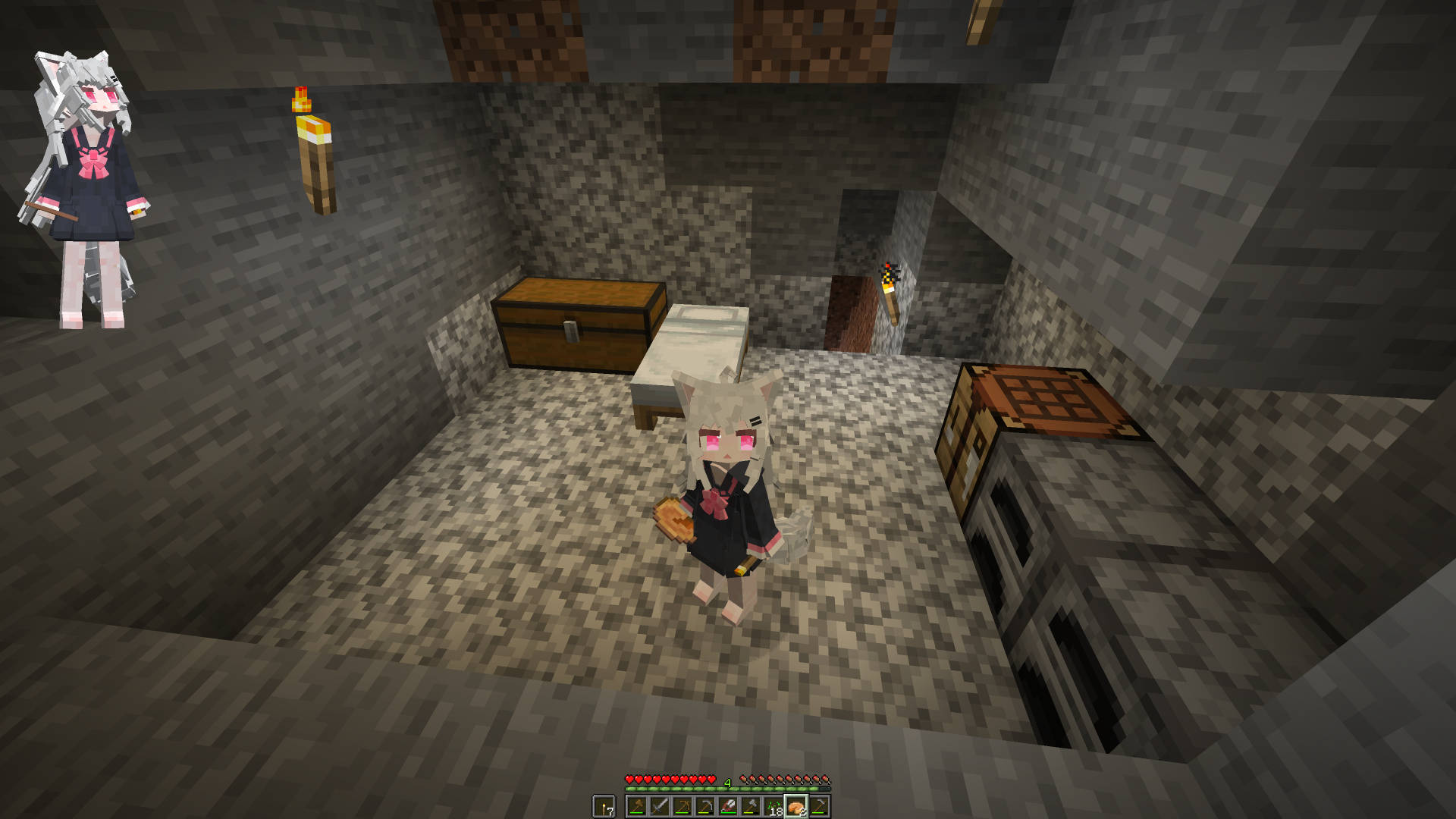Select the offhand torch slot
The image size is (1456, 819).
point(604,806)
